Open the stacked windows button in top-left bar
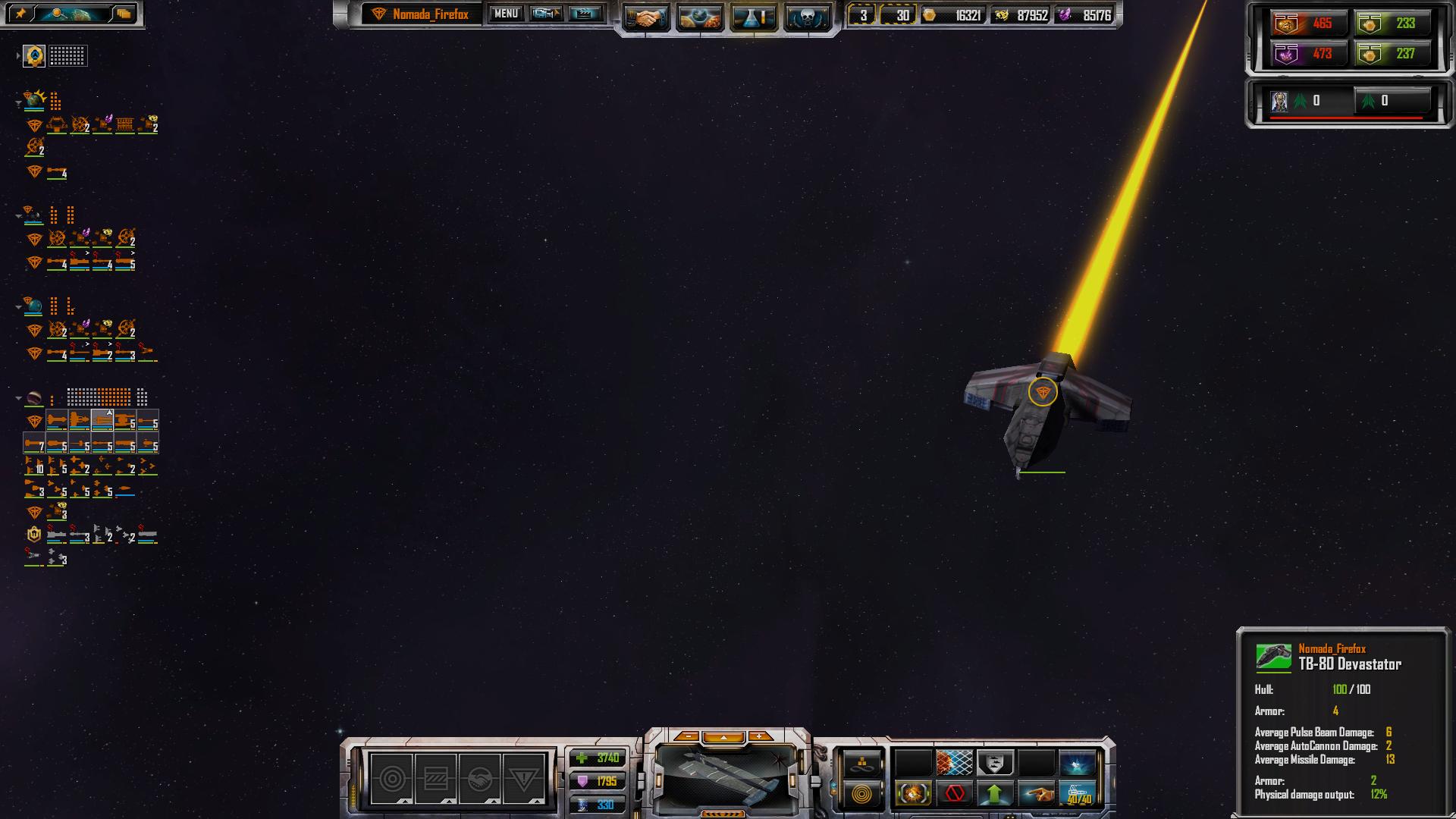 pyautogui.click(x=124, y=14)
